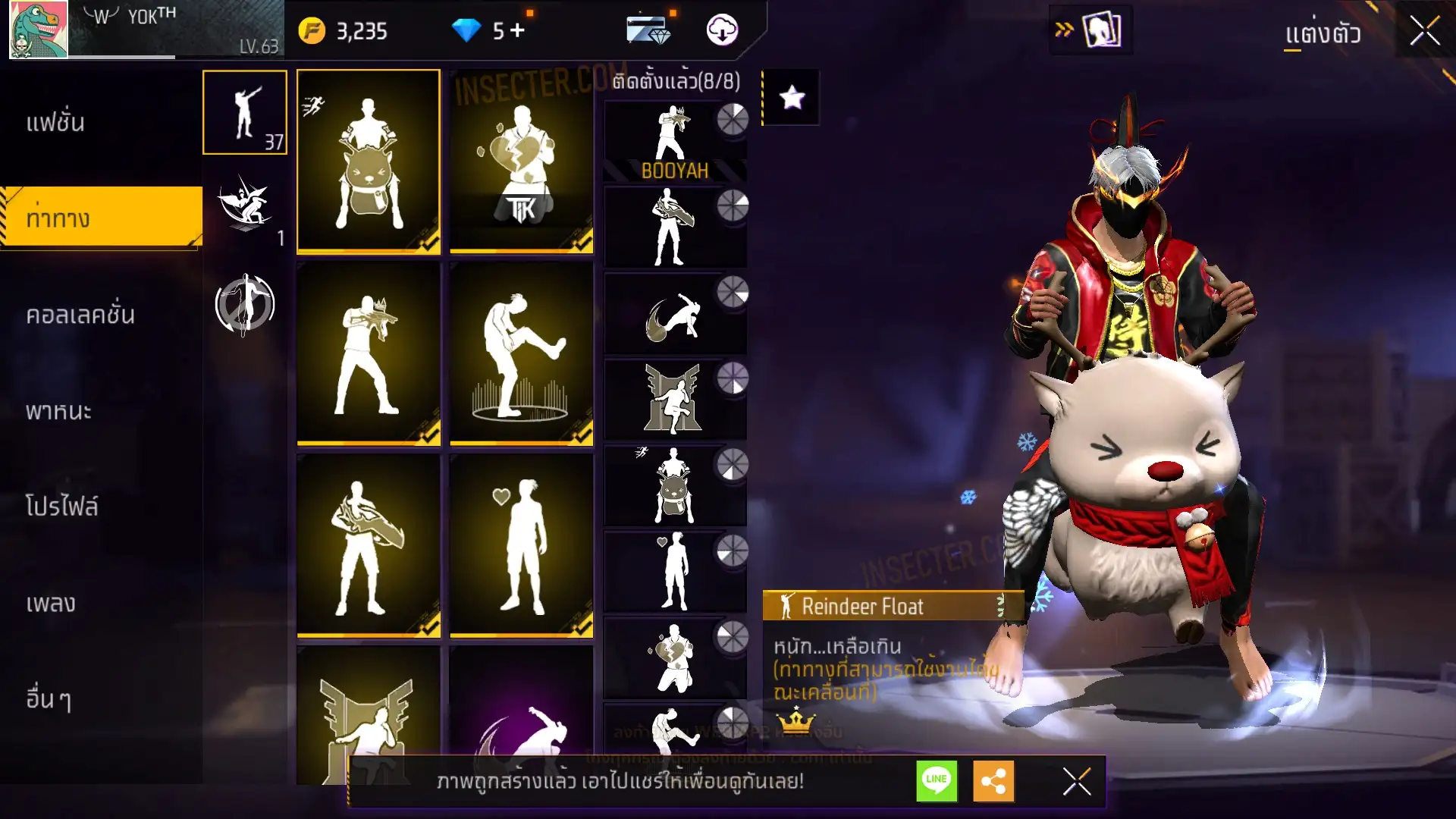Open the cloud download icon

click(x=722, y=30)
